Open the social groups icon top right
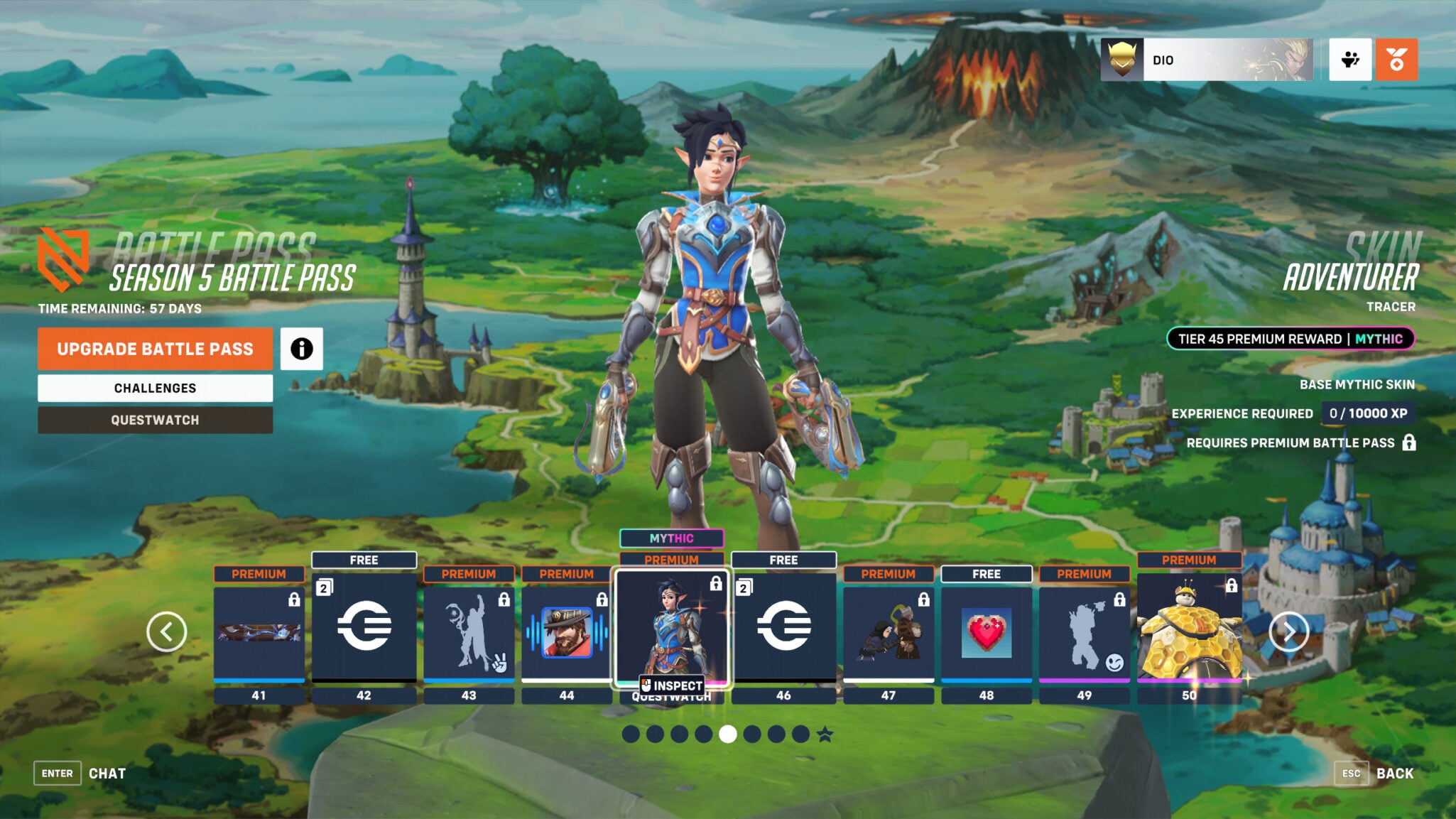1456x819 pixels. [1350, 61]
